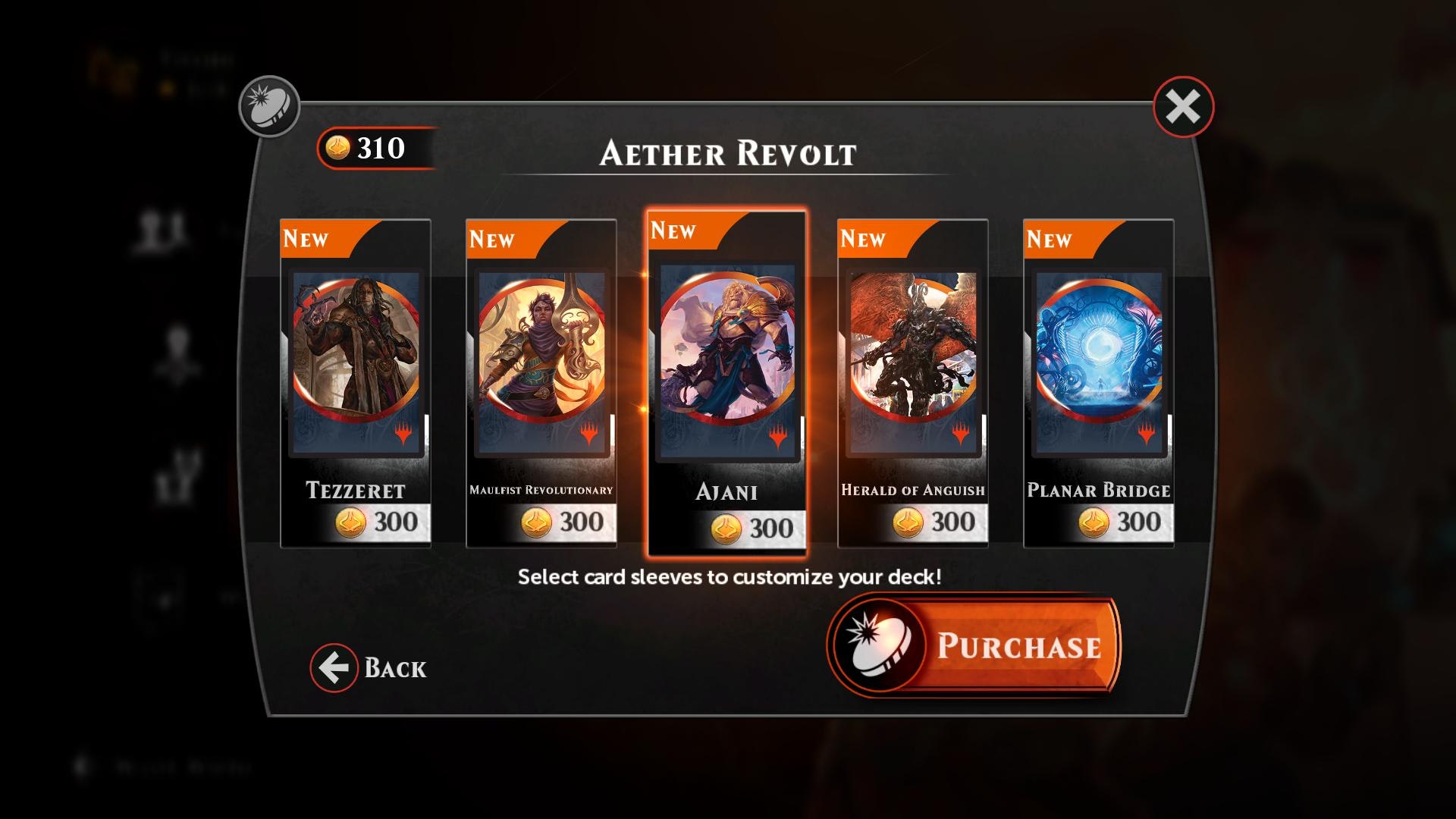
Task: Click the coin shop icon at panel corner
Action: coord(270,106)
